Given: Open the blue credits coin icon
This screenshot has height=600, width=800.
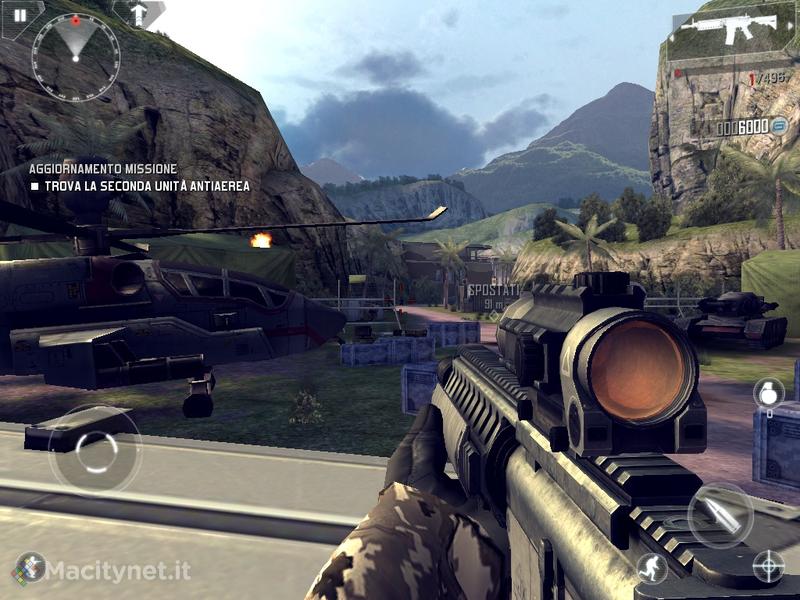Looking at the screenshot, I should pos(781,126).
